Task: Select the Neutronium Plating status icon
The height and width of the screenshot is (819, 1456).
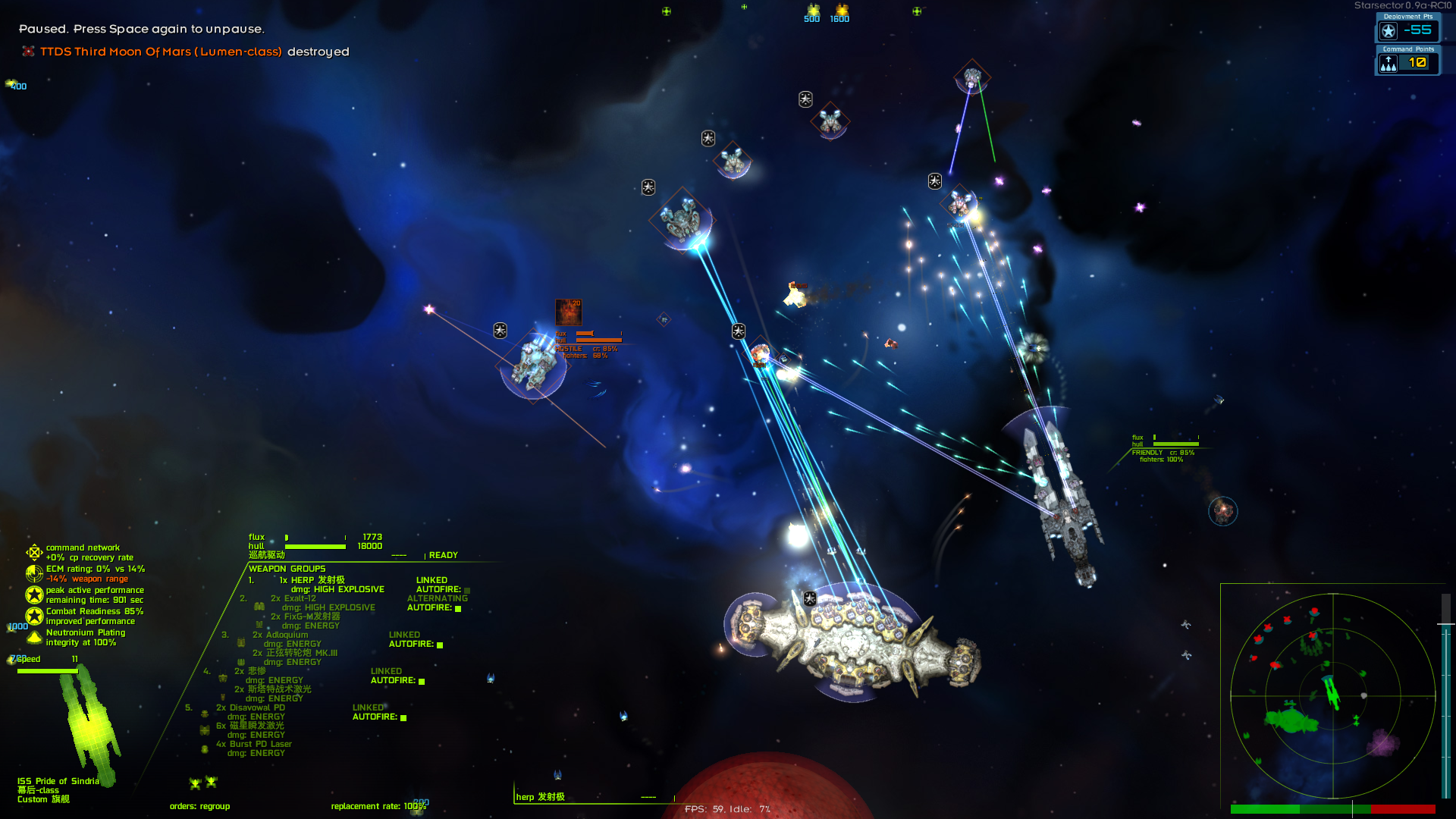Action: (x=34, y=637)
